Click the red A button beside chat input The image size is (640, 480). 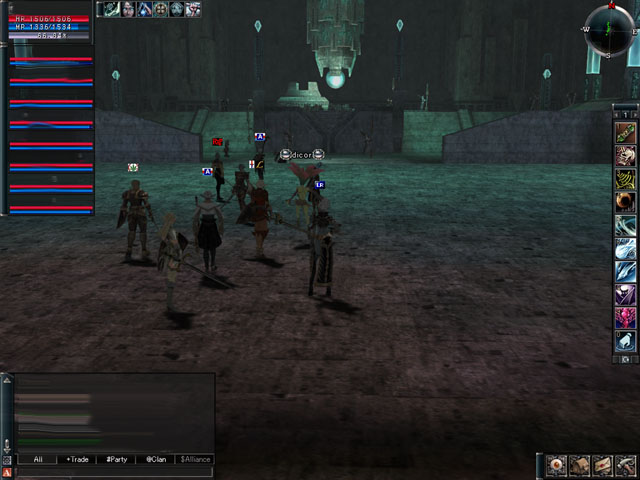tap(7, 472)
